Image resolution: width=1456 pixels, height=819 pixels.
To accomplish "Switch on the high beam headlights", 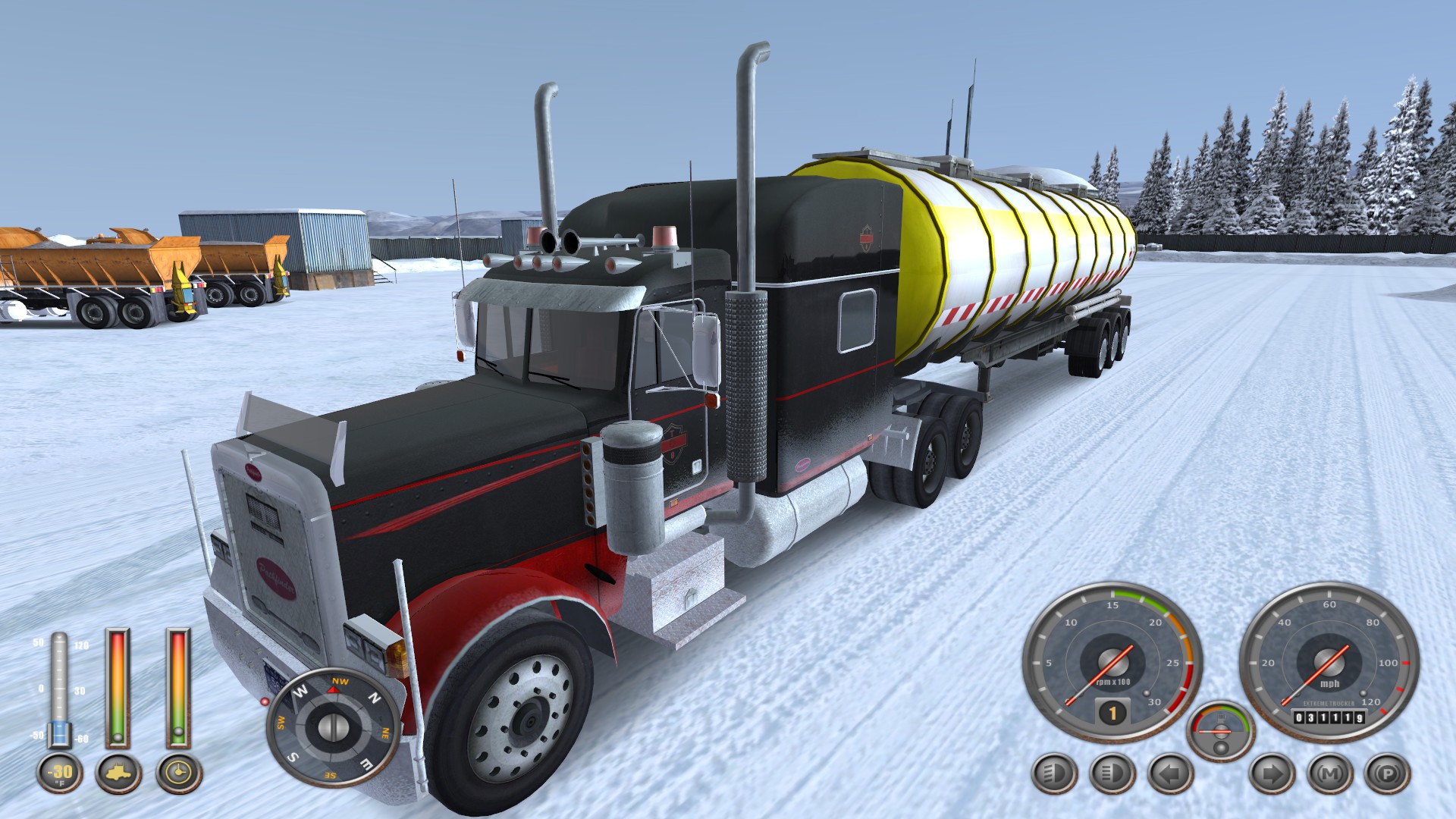I will click(1112, 774).
